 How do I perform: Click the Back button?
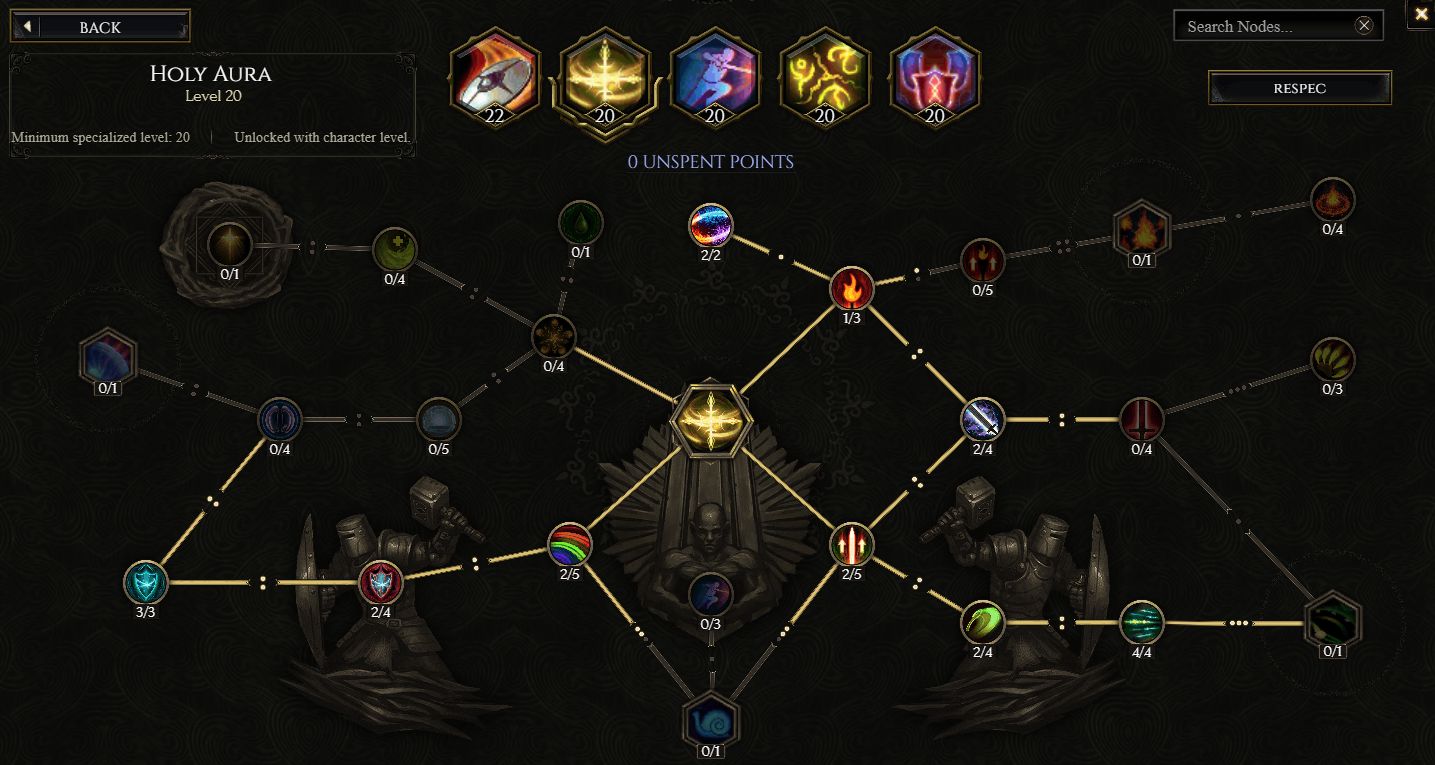coord(99,26)
